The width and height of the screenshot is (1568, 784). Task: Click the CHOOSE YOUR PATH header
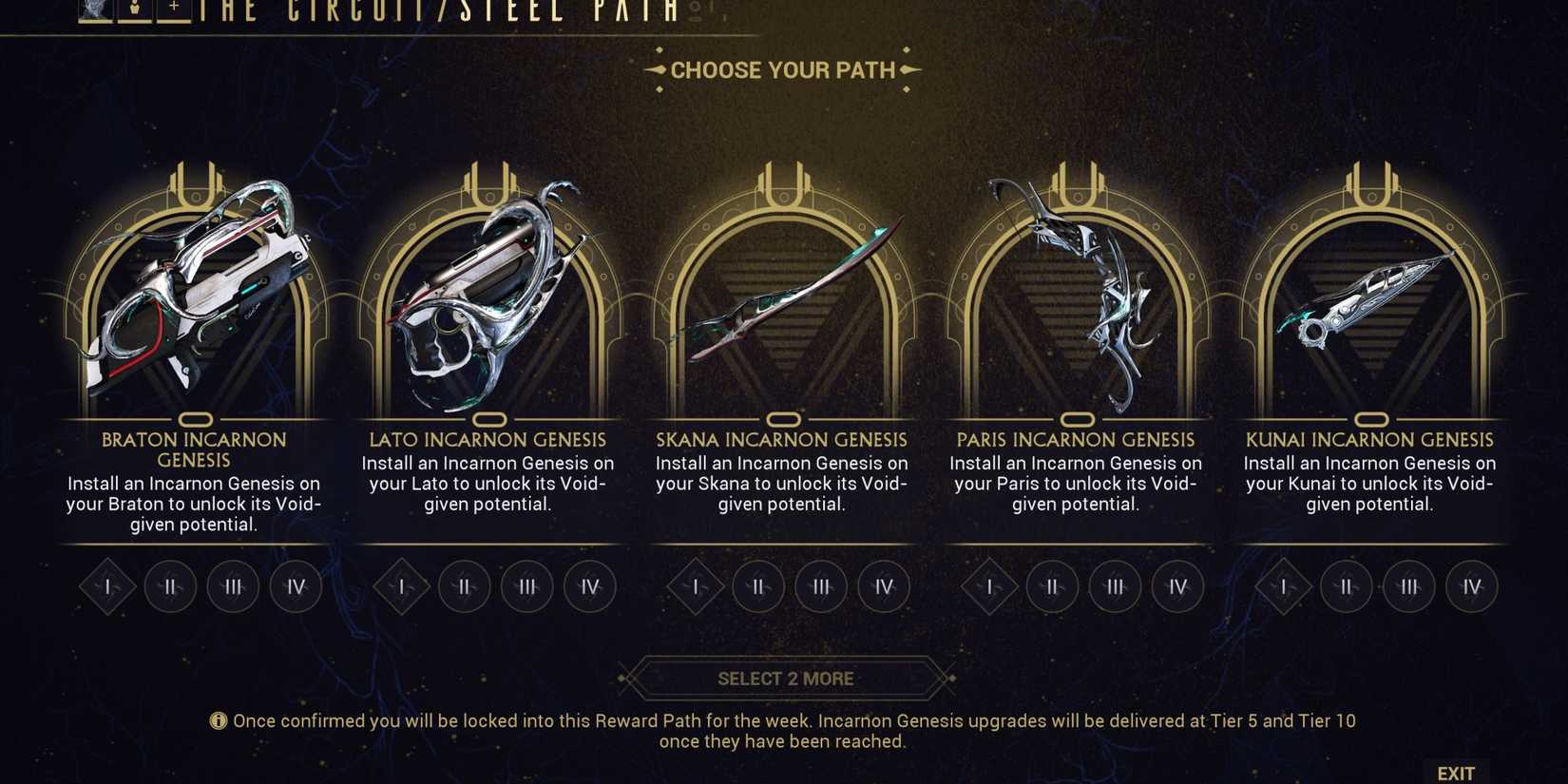pos(784,68)
